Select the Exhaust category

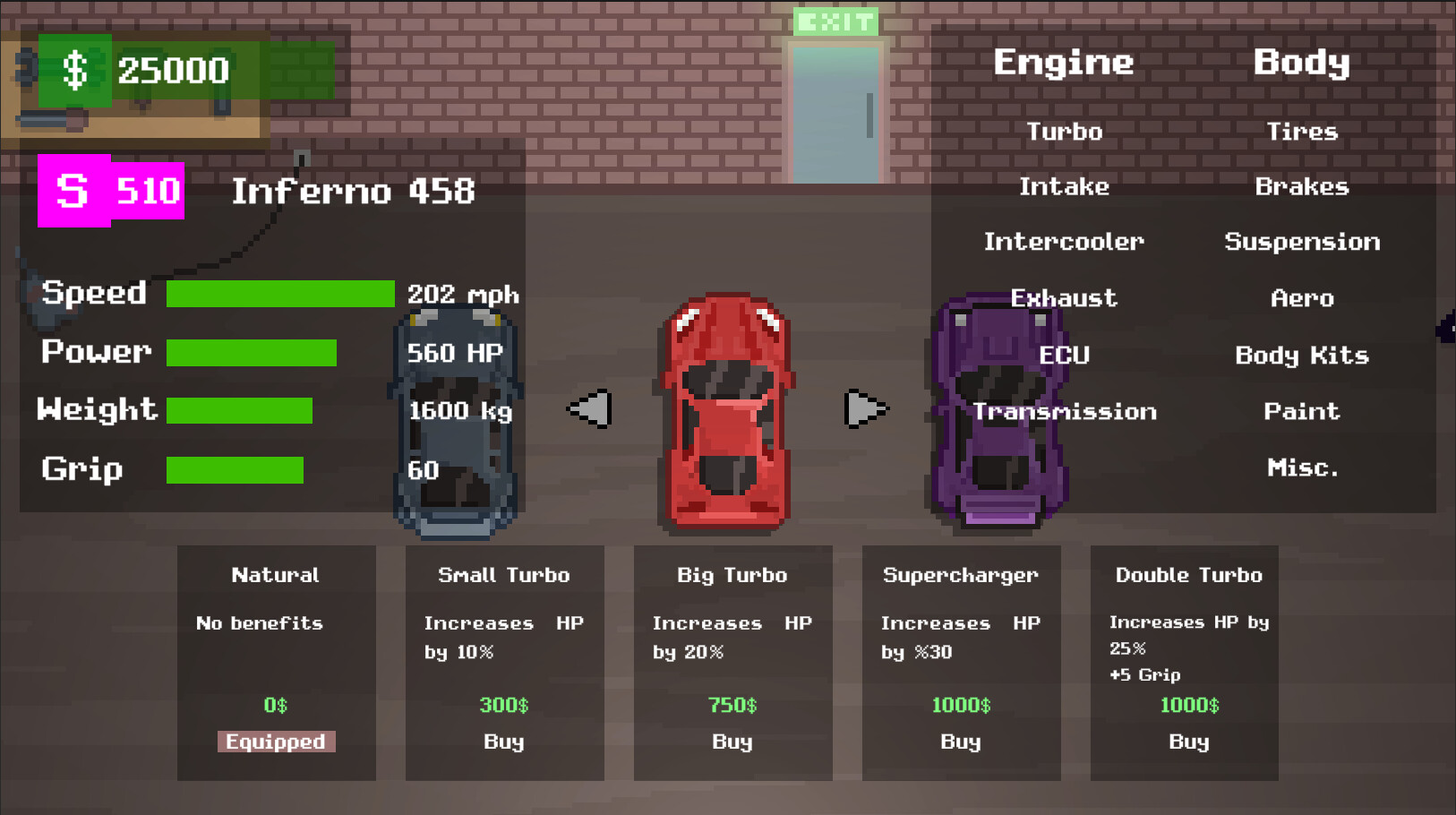coord(1064,298)
